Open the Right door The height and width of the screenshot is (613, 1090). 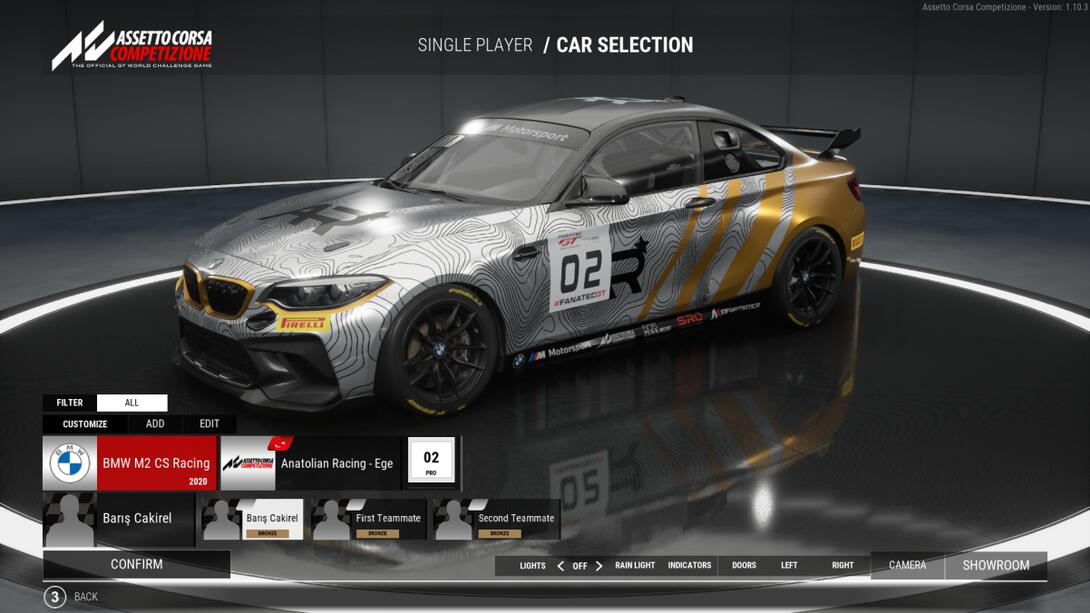843,566
